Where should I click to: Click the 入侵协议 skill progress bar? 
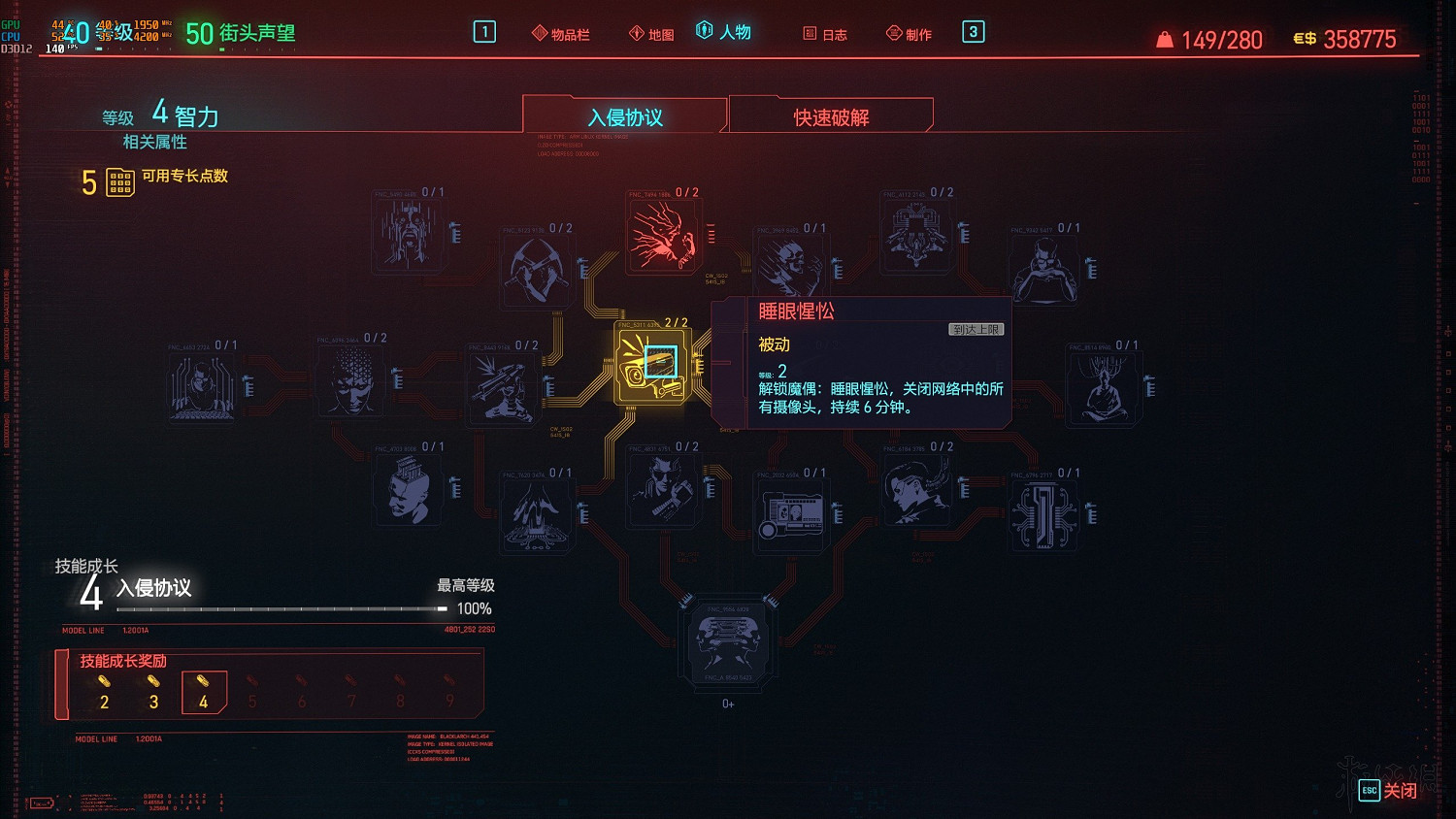[281, 608]
